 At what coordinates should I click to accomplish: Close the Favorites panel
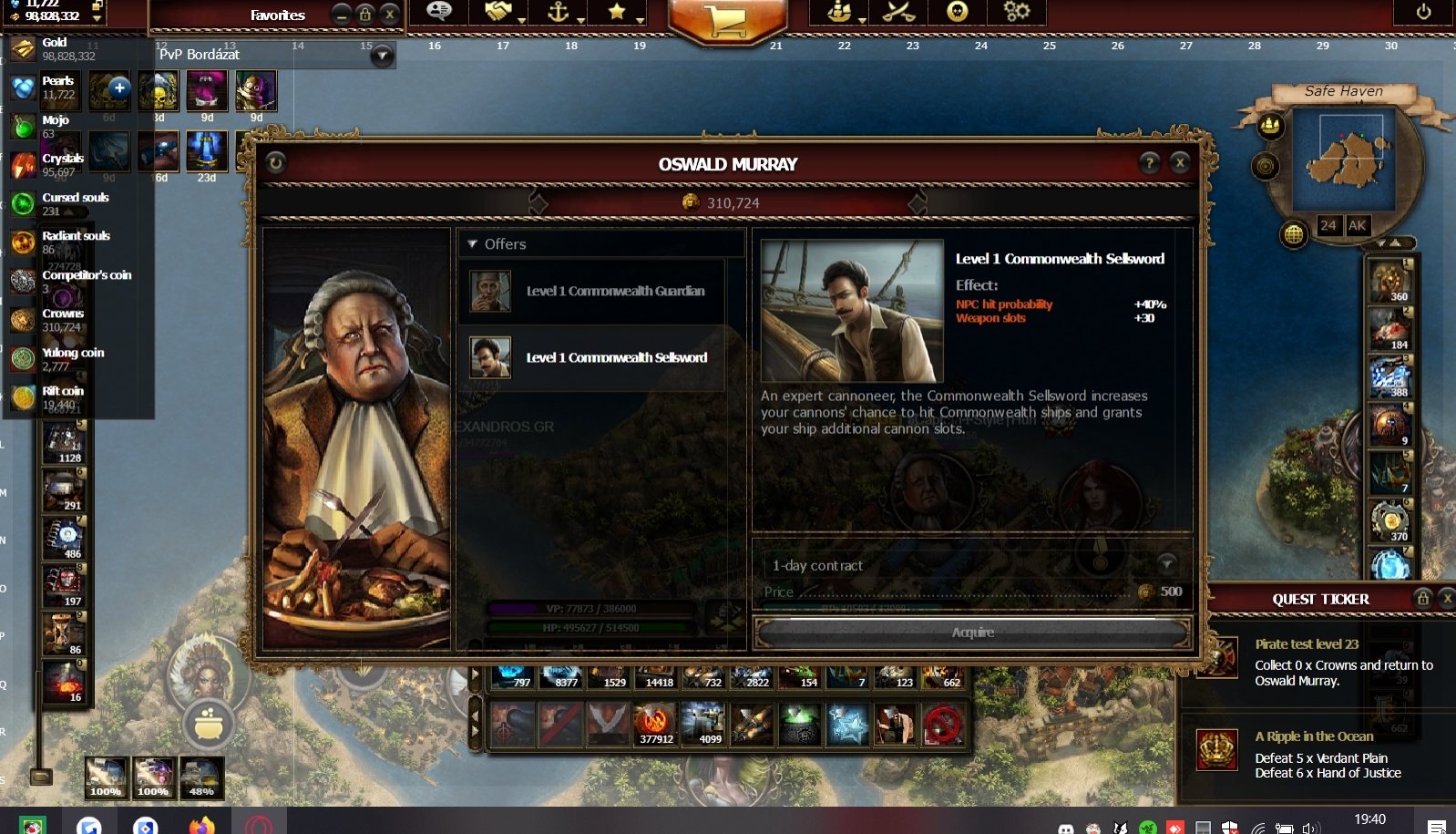[390, 14]
